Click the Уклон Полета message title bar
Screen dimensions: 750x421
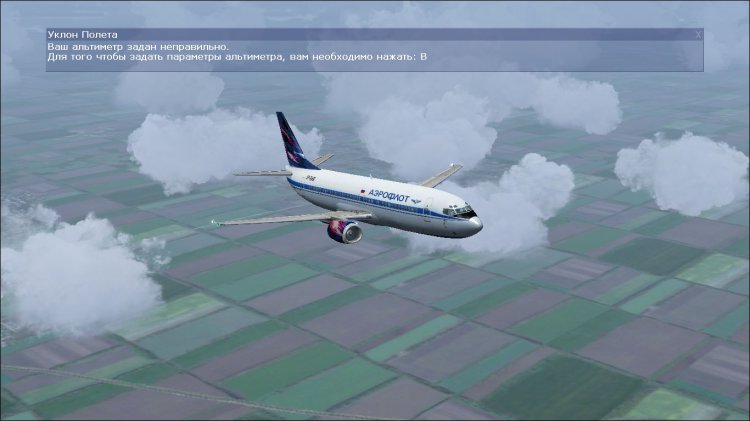coord(370,34)
